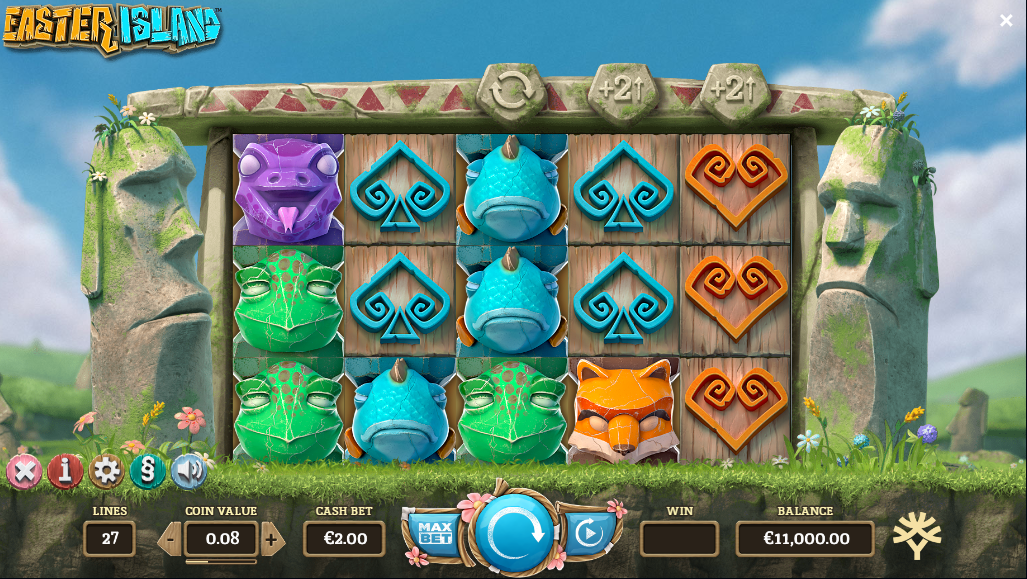Open the gear settings menu
Image resolution: width=1027 pixels, height=579 pixels.
coord(106,470)
